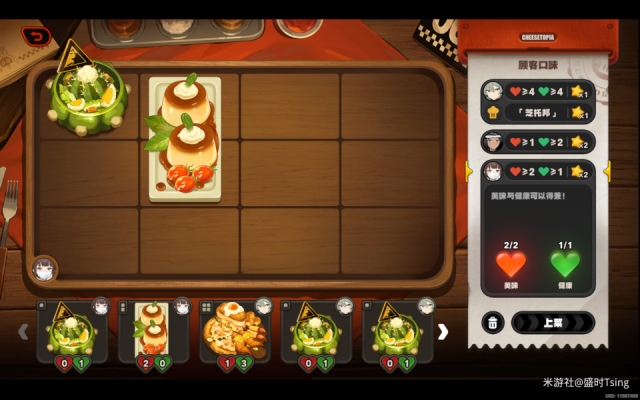Select the first customer row requiring ≥4 ≥4

coord(537,92)
